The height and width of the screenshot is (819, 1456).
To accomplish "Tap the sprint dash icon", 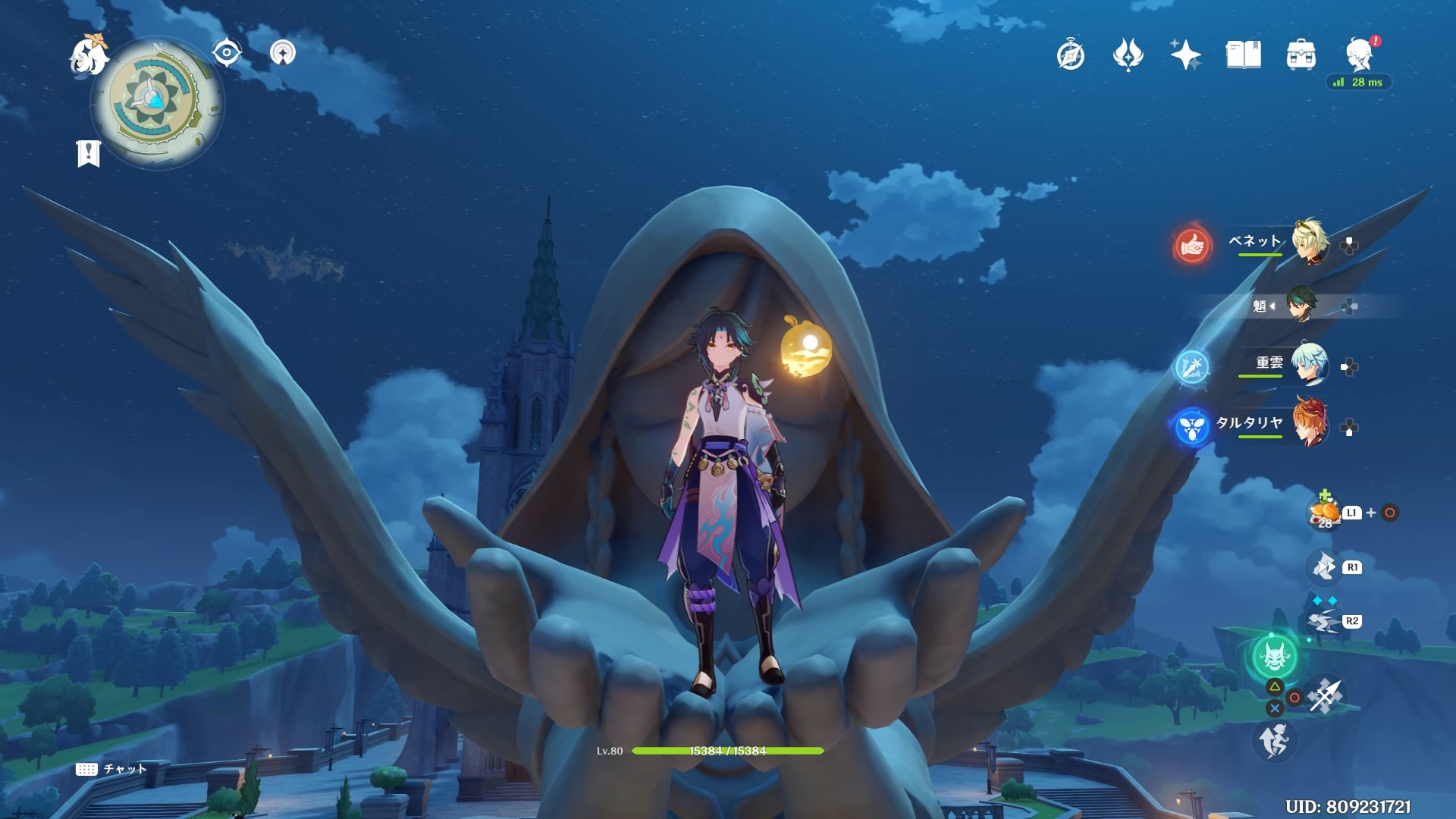I will coord(1274,740).
